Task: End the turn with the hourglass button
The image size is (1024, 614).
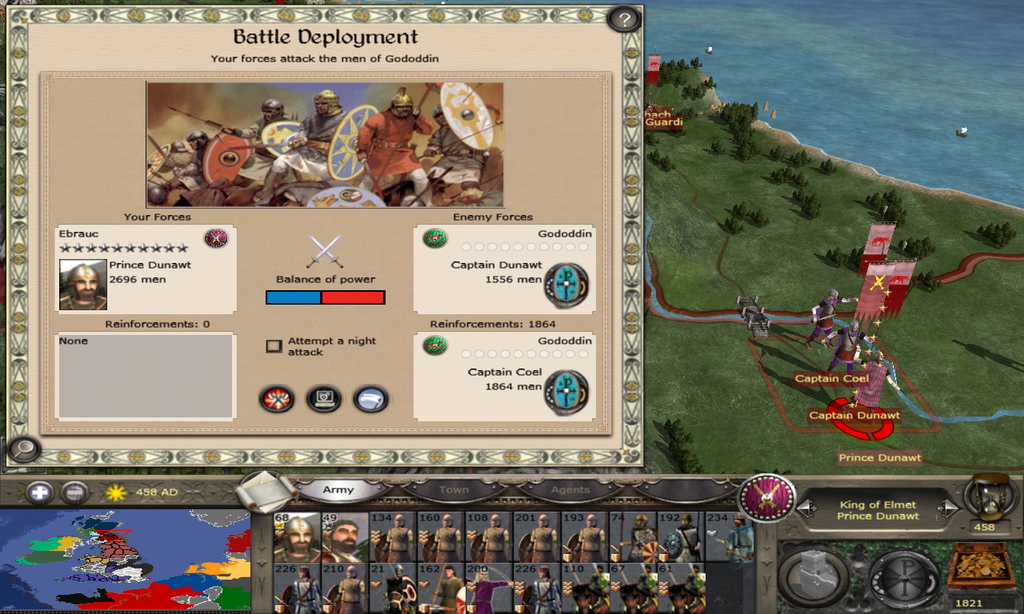Action: [x=989, y=498]
